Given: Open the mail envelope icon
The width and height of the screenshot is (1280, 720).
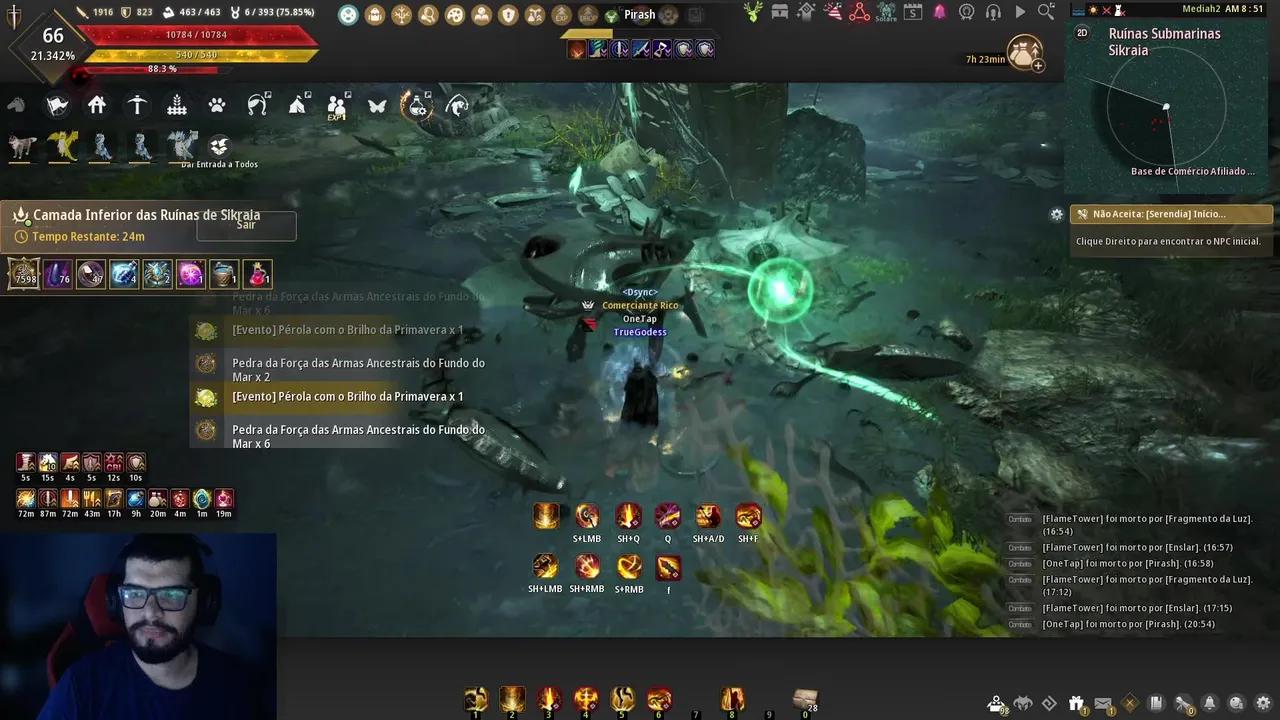Looking at the screenshot, I should click(1103, 703).
